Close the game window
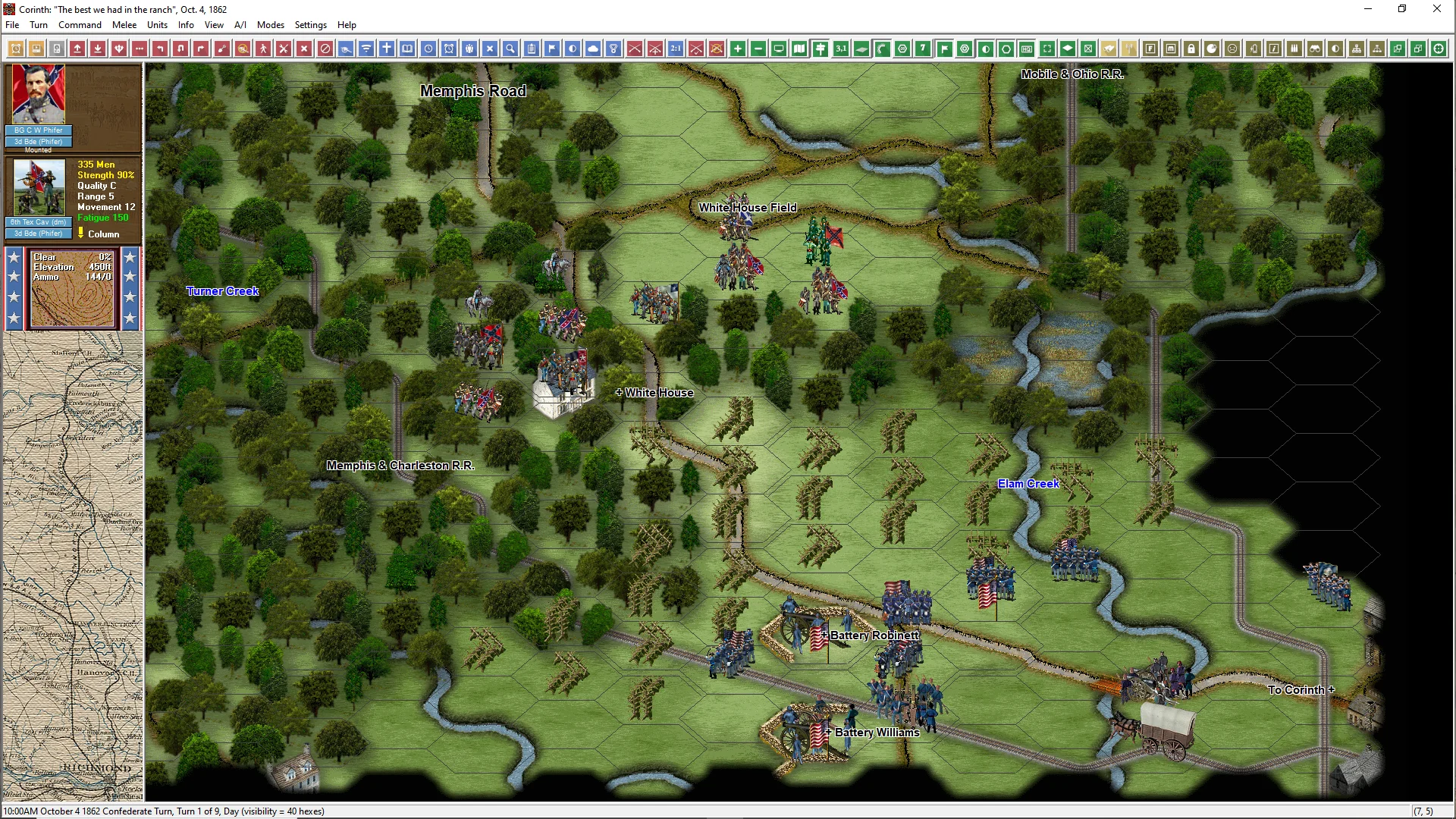The width and height of the screenshot is (1456, 819). coord(1436,9)
